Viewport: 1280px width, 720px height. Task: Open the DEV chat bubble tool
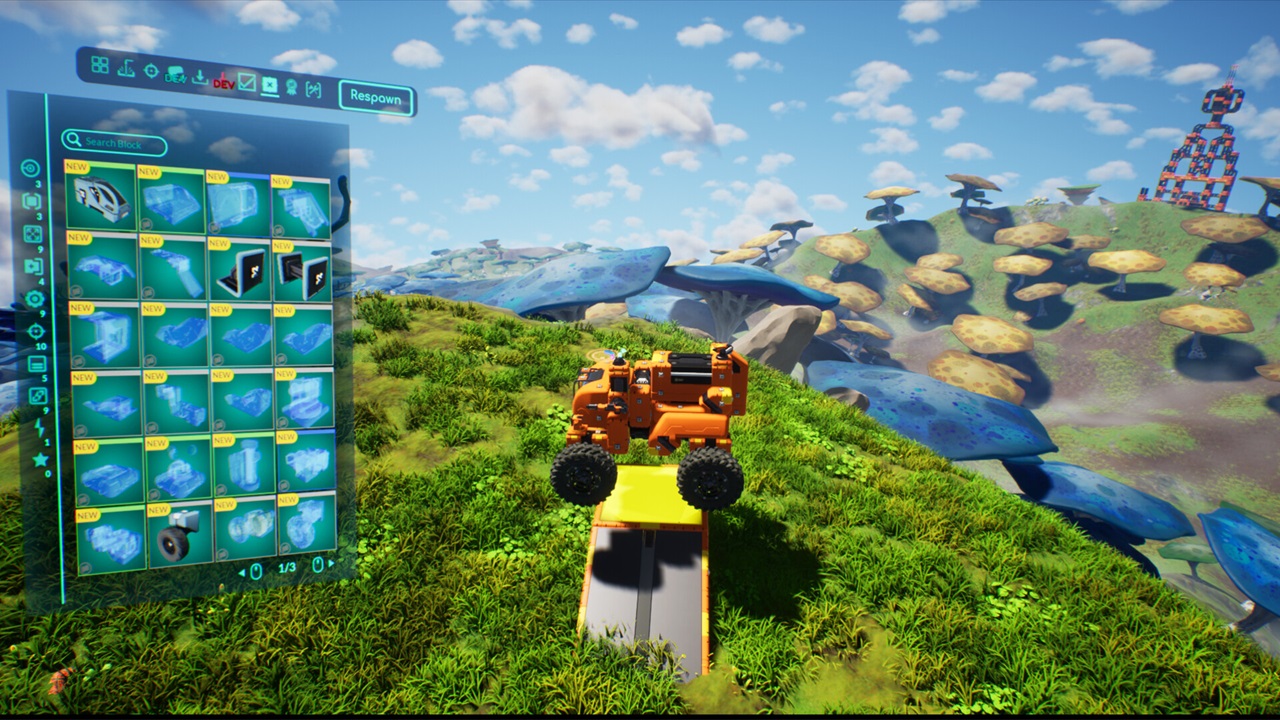pyautogui.click(x=176, y=74)
